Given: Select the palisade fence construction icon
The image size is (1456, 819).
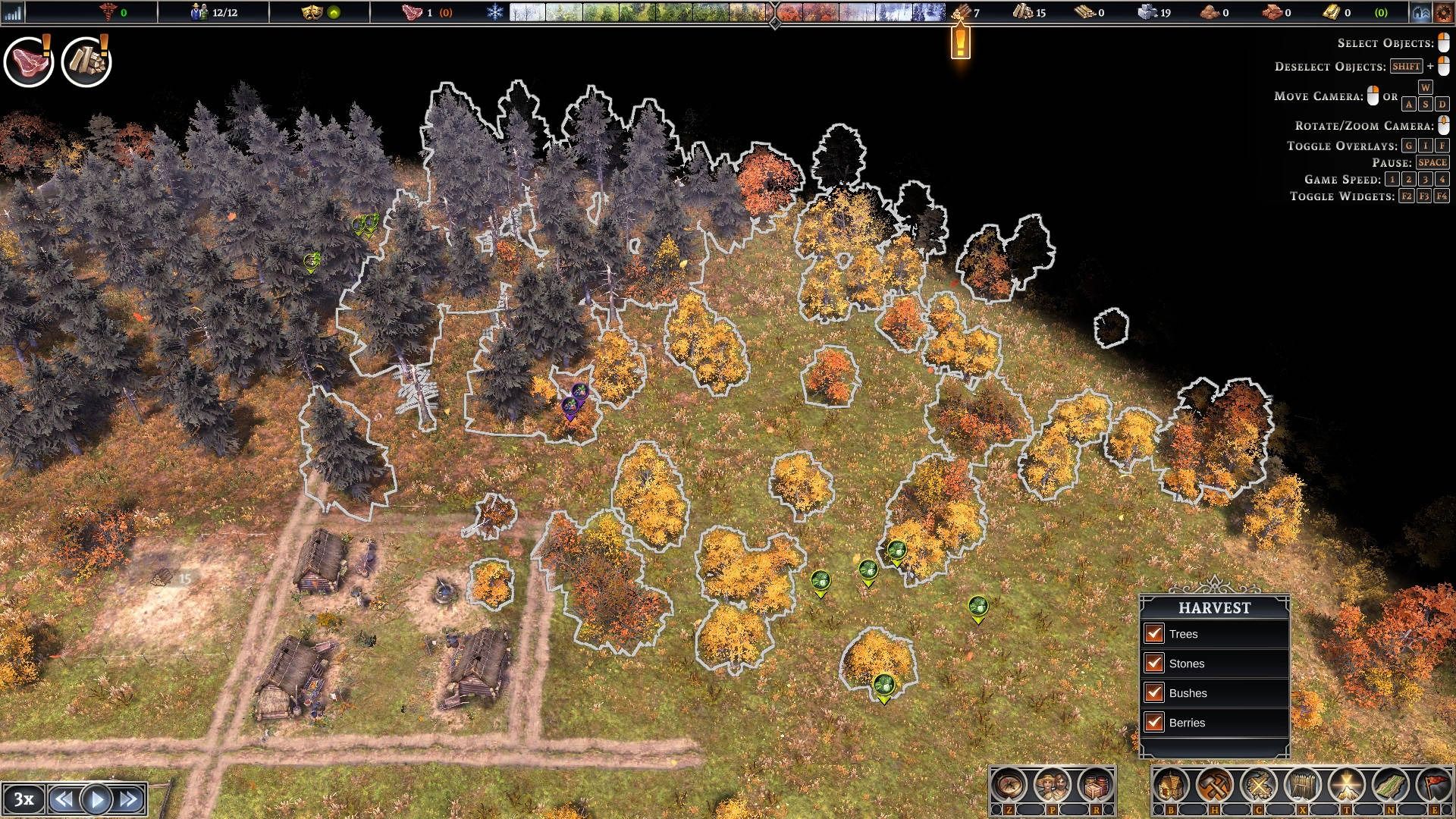Looking at the screenshot, I should [x=1302, y=784].
